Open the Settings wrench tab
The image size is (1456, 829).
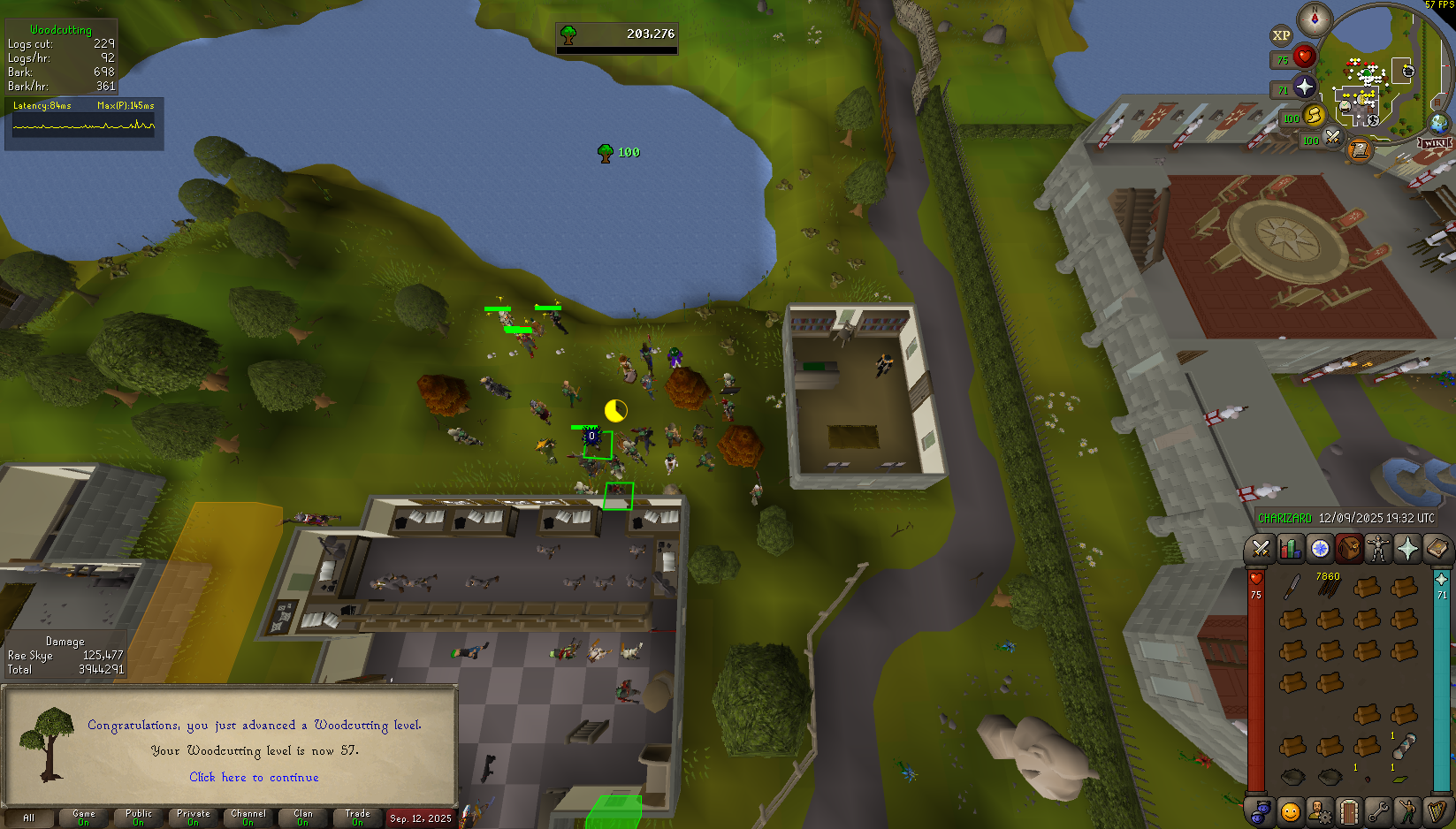click(x=1377, y=810)
